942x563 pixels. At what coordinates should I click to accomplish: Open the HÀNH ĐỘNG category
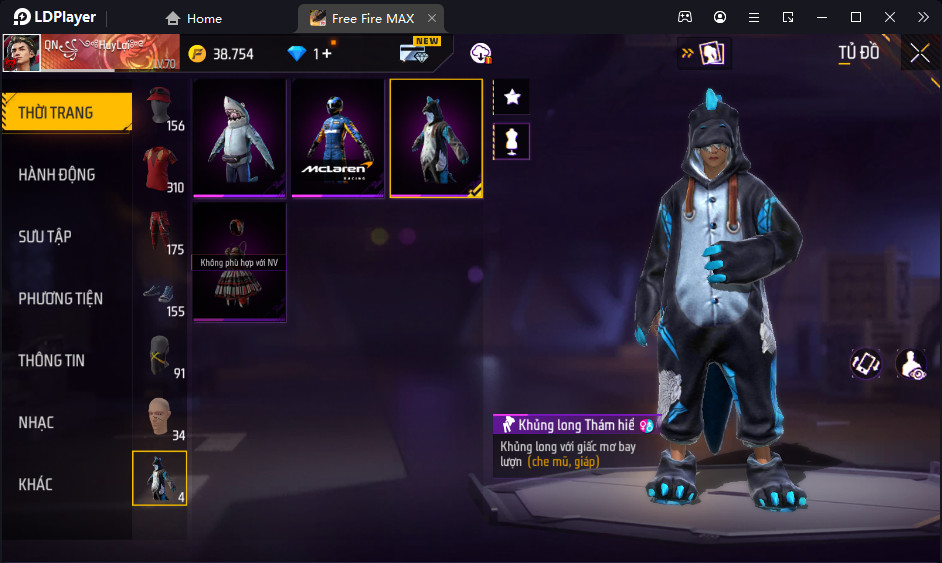point(57,174)
